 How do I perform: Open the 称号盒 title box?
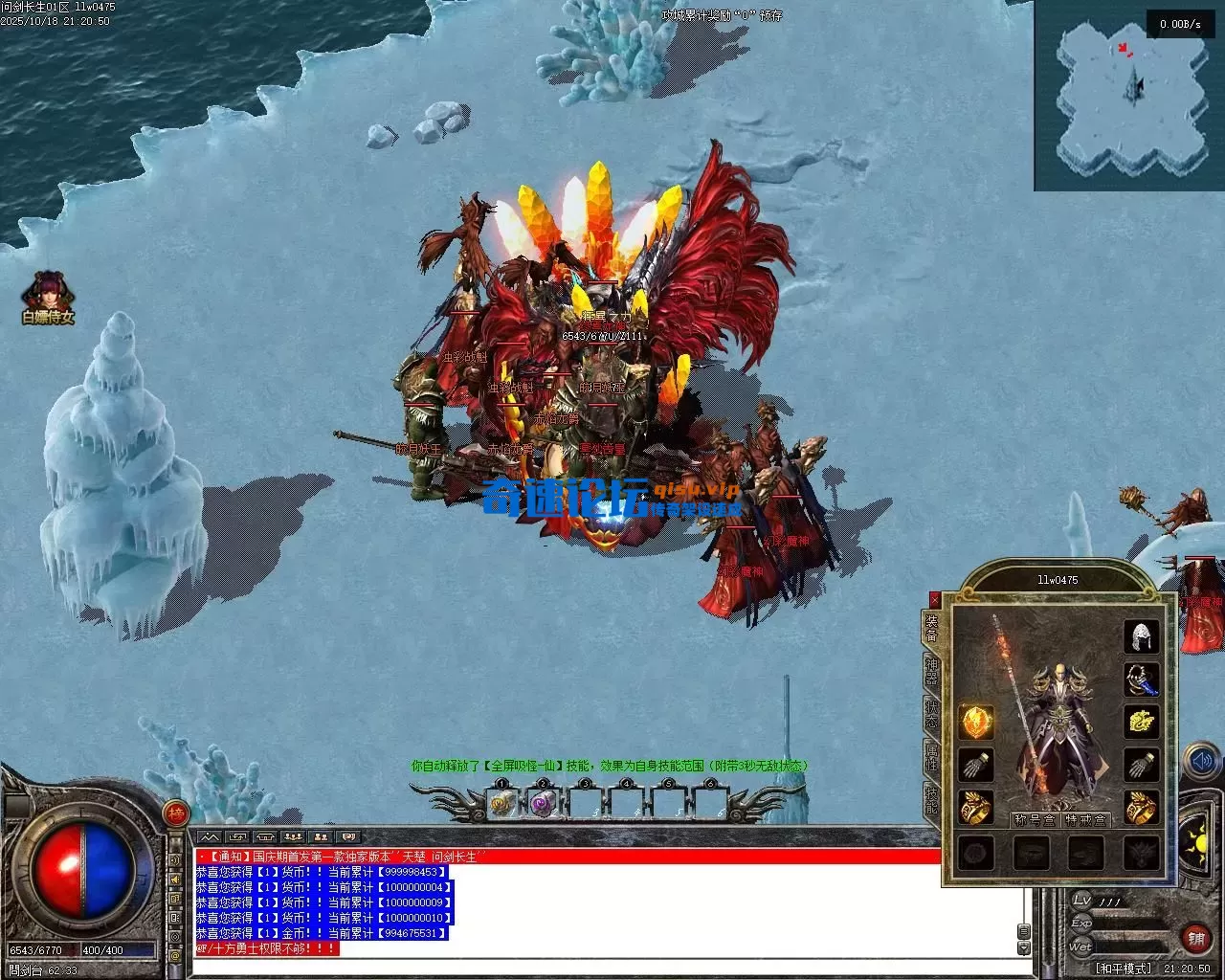tap(1036, 819)
